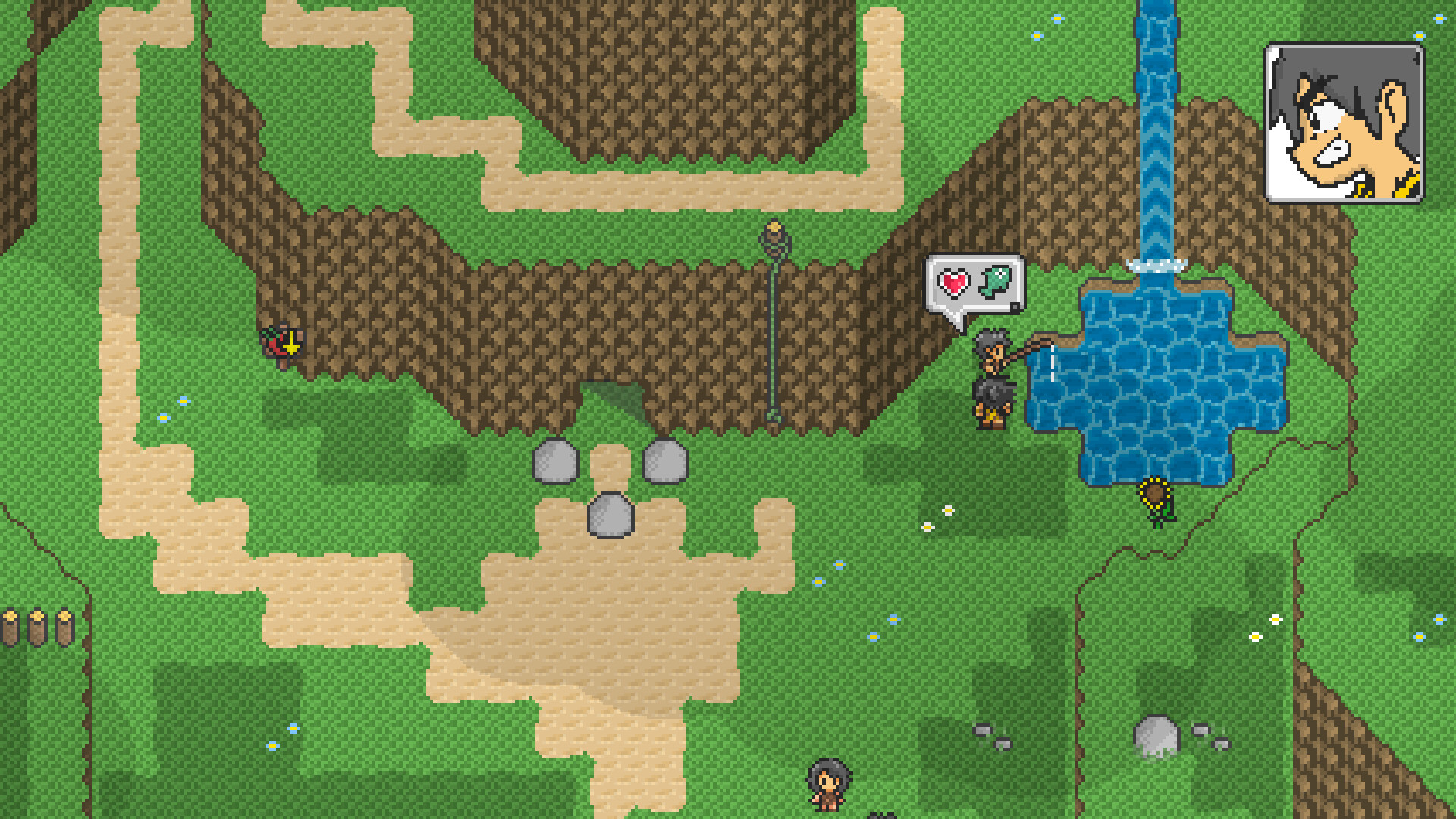Click the heart icon in the speech bubble
Screen dimensions: 1456x819
[955, 281]
